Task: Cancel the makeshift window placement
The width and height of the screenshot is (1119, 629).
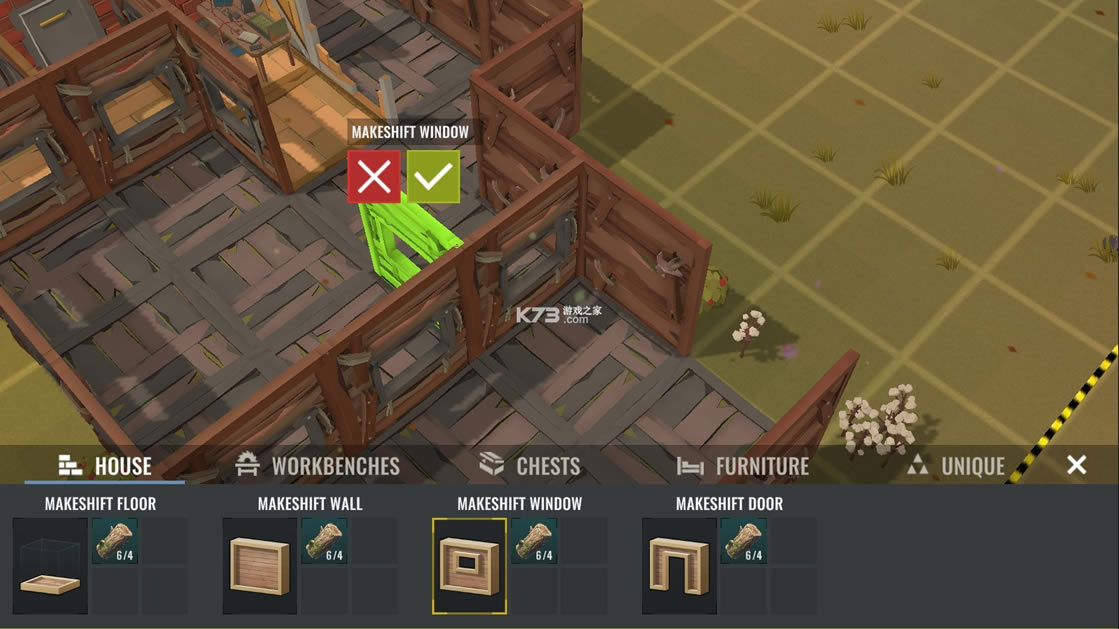Action: (x=374, y=177)
